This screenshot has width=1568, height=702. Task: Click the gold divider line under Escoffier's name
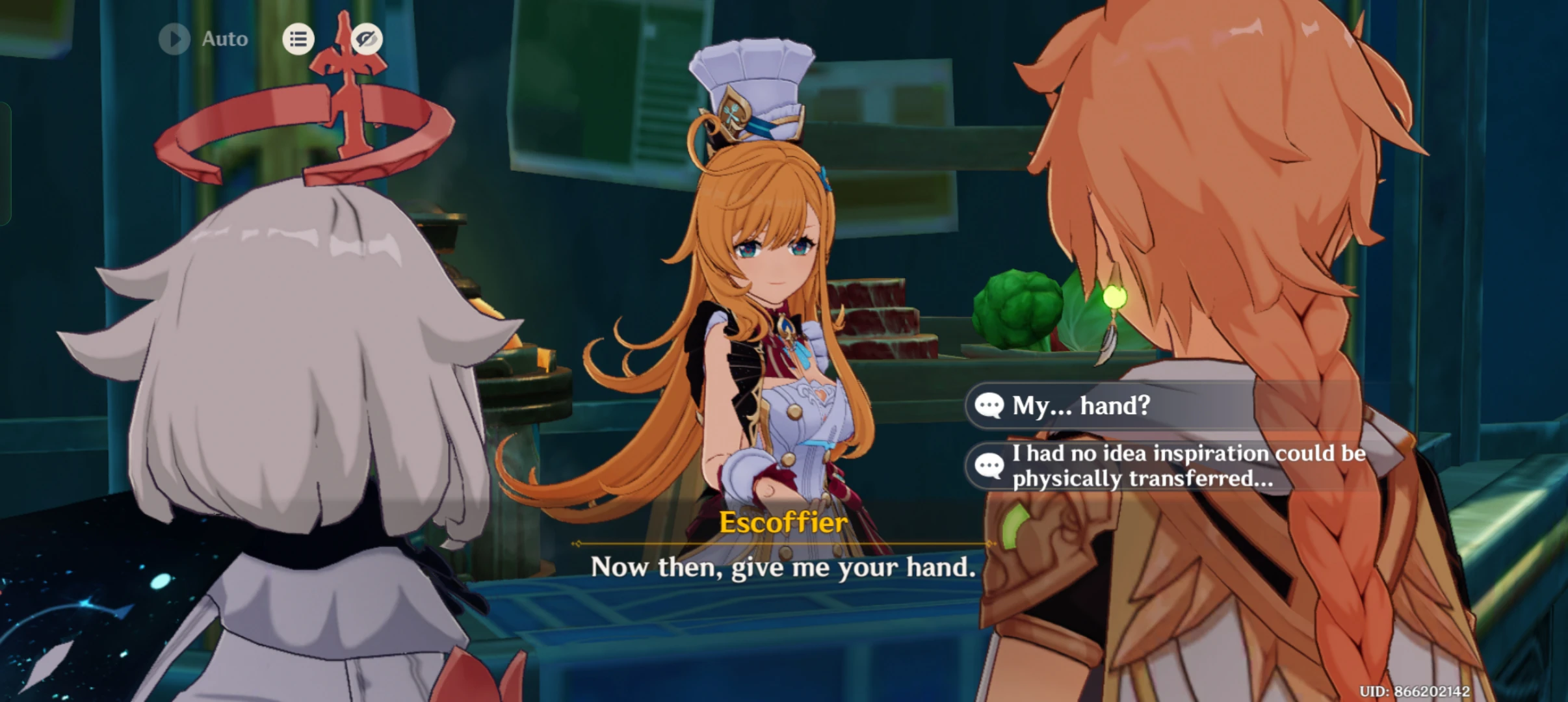click(x=783, y=543)
